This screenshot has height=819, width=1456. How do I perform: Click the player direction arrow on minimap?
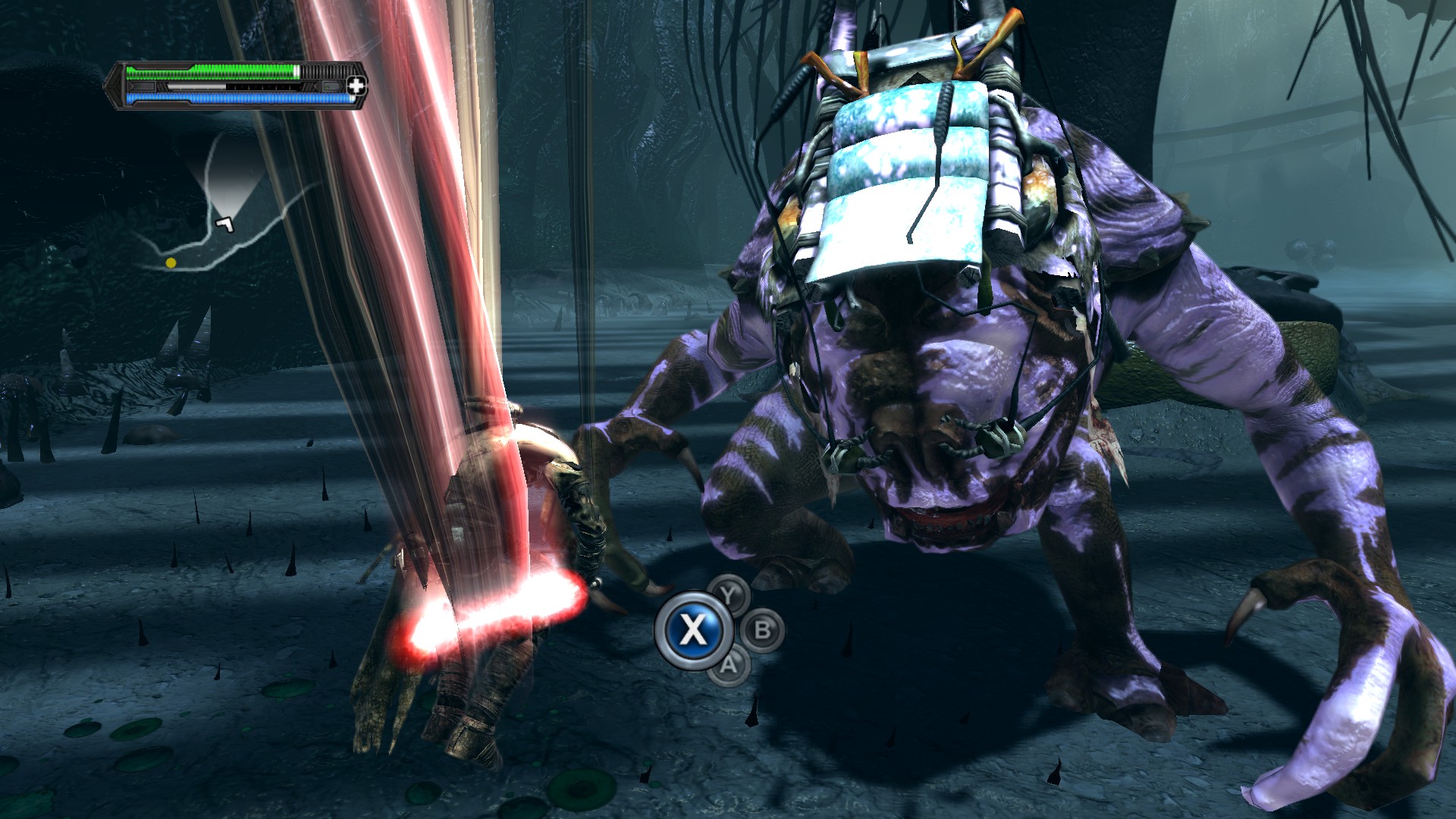pos(224,223)
